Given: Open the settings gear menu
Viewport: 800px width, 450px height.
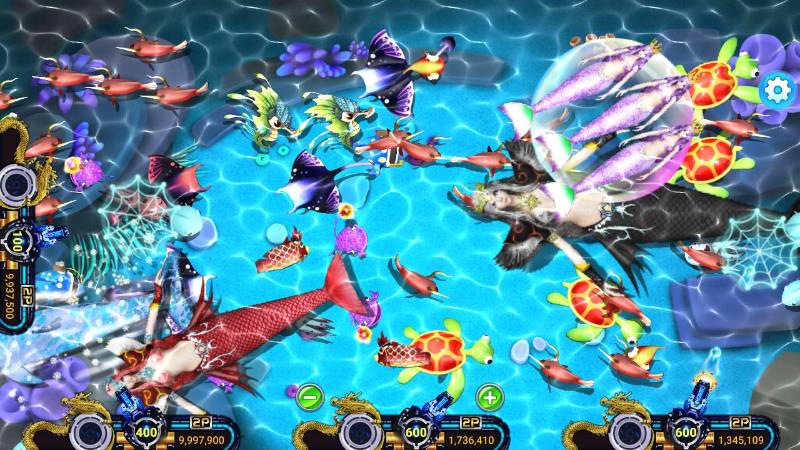Looking at the screenshot, I should (x=776, y=89).
